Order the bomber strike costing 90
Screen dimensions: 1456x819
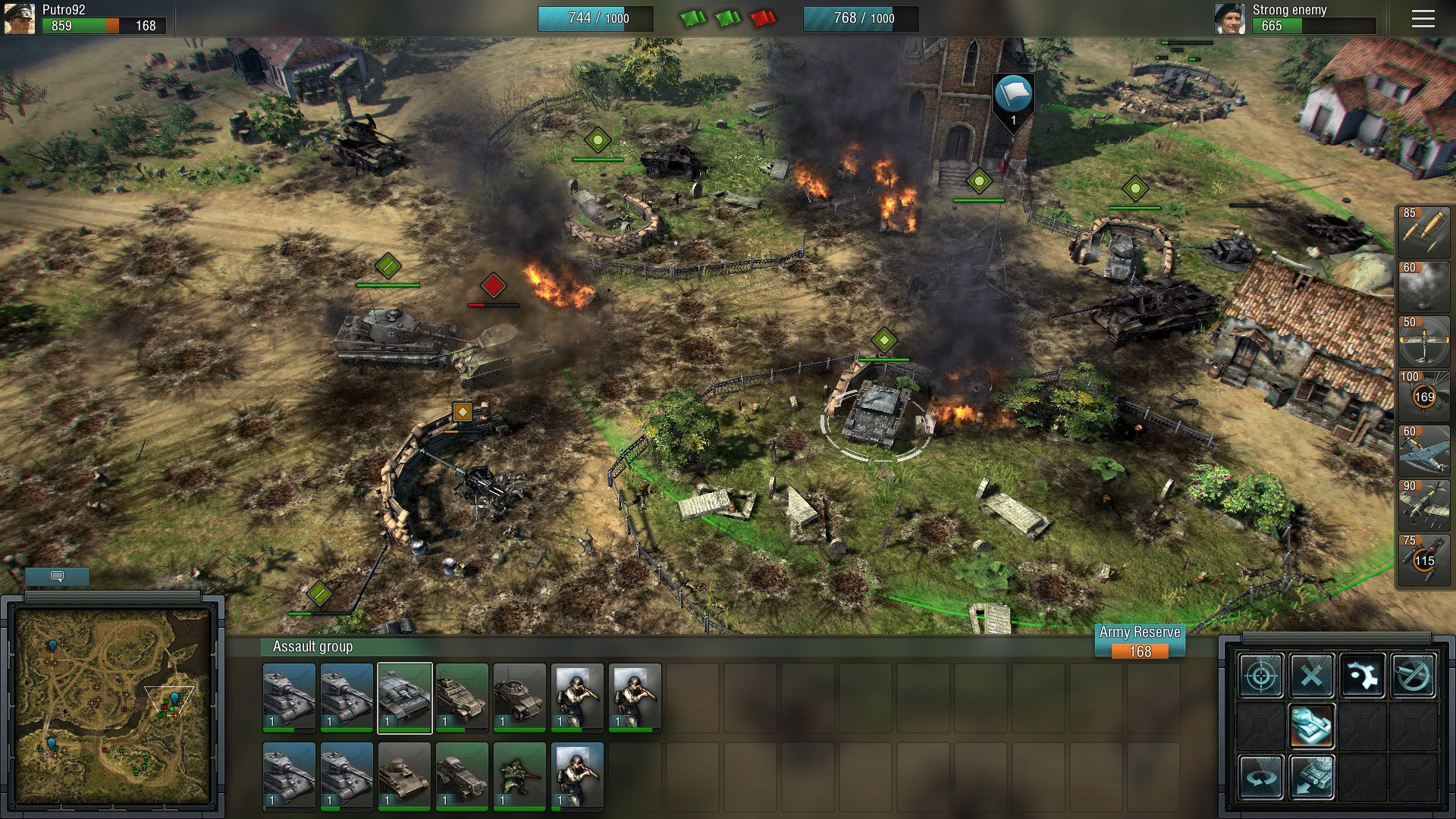pos(1424,505)
